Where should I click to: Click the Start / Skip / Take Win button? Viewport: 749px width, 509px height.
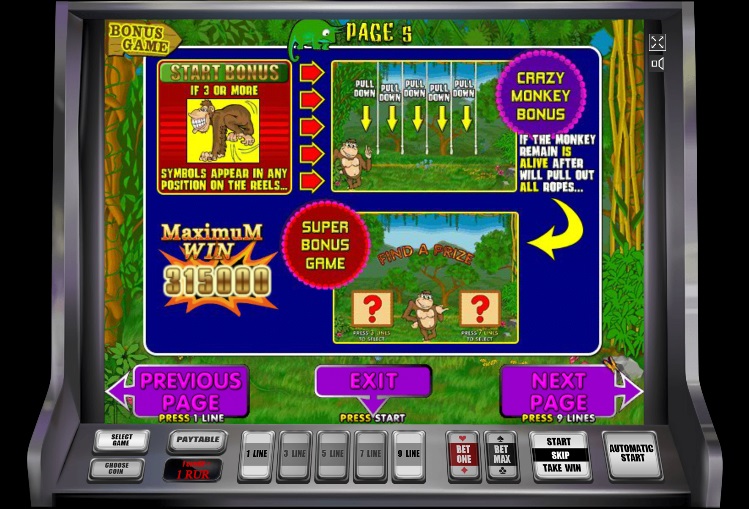[x=559, y=455]
